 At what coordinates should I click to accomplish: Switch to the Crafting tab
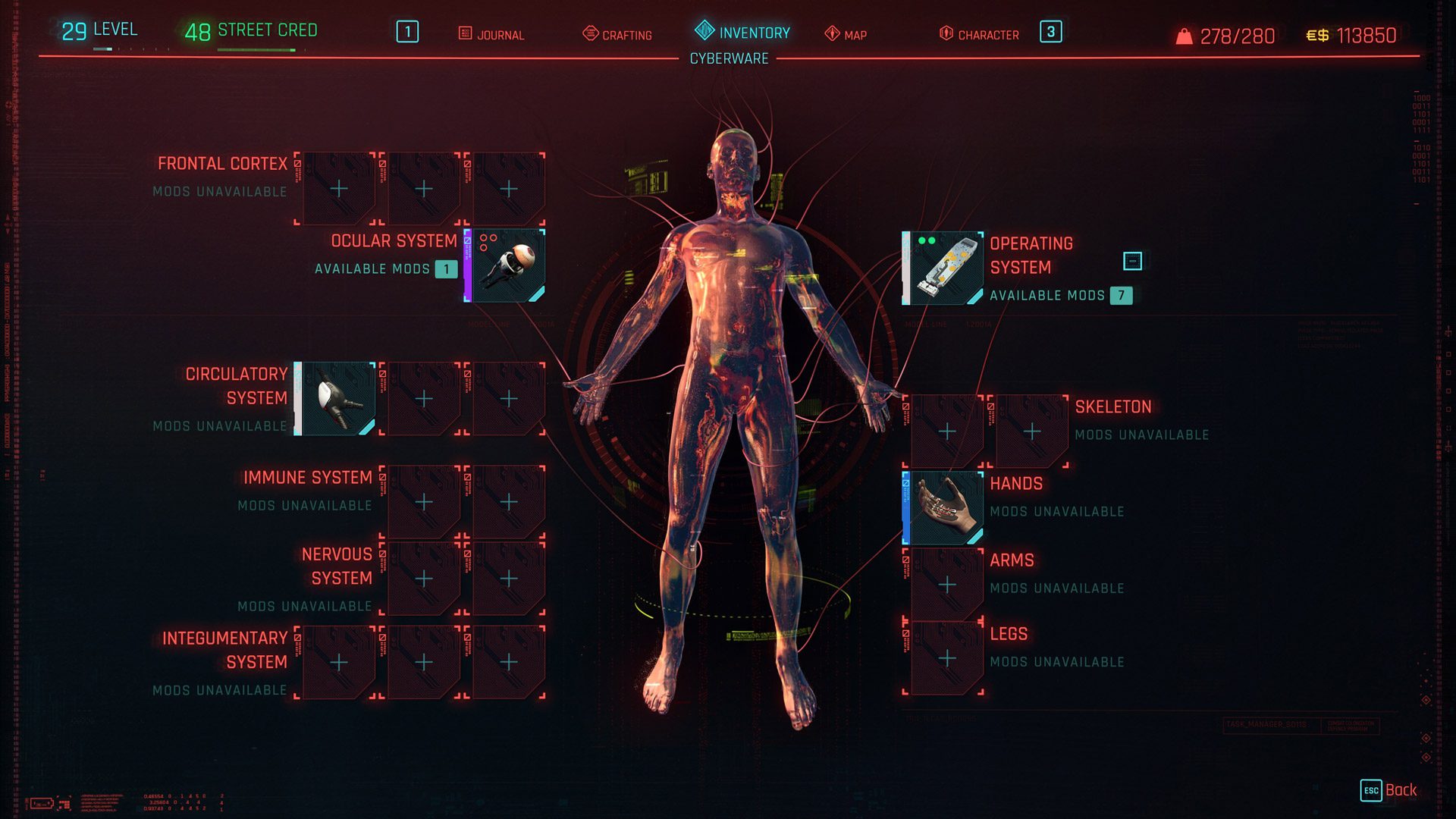617,34
